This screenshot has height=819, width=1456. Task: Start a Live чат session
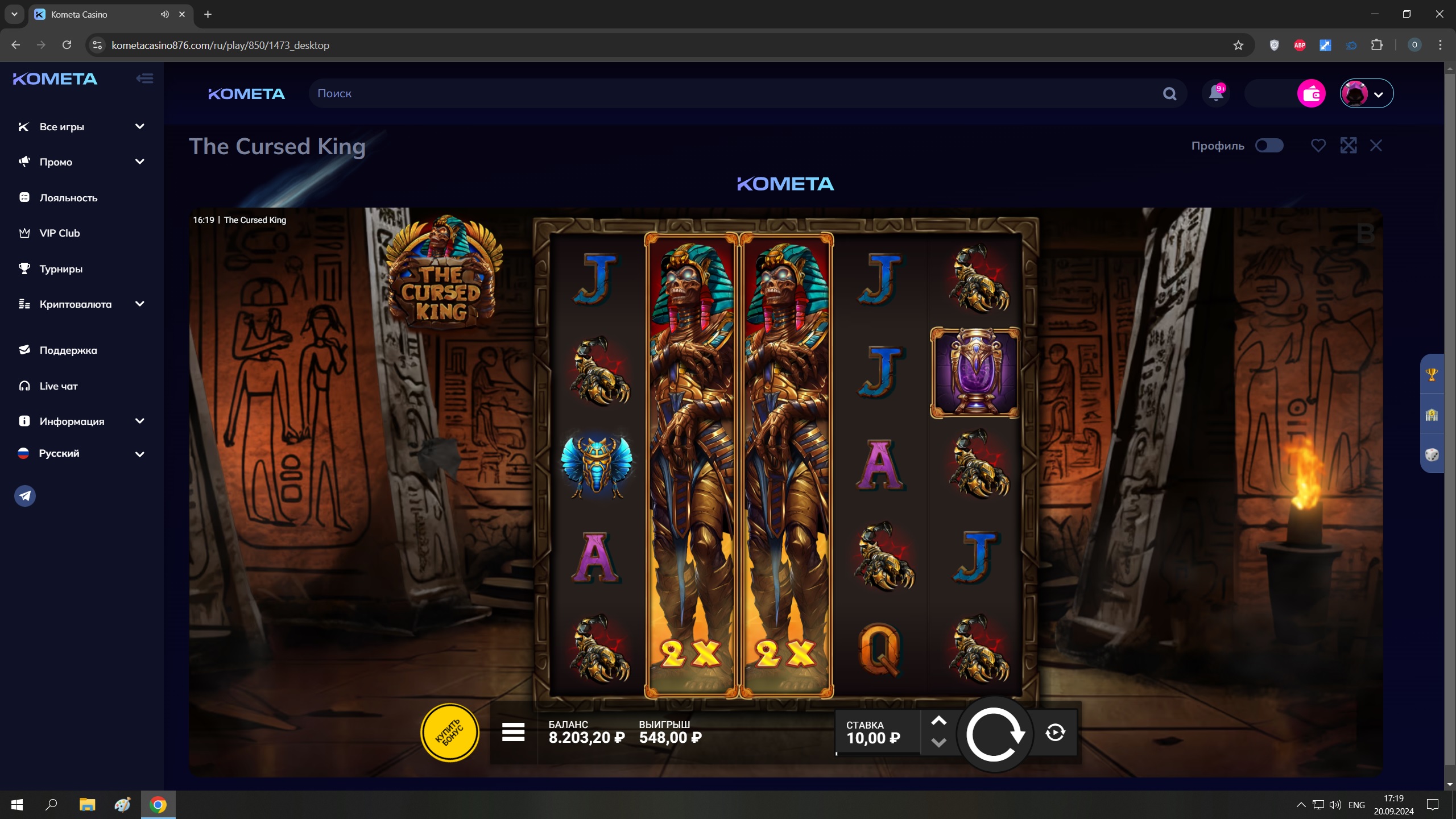(59, 386)
